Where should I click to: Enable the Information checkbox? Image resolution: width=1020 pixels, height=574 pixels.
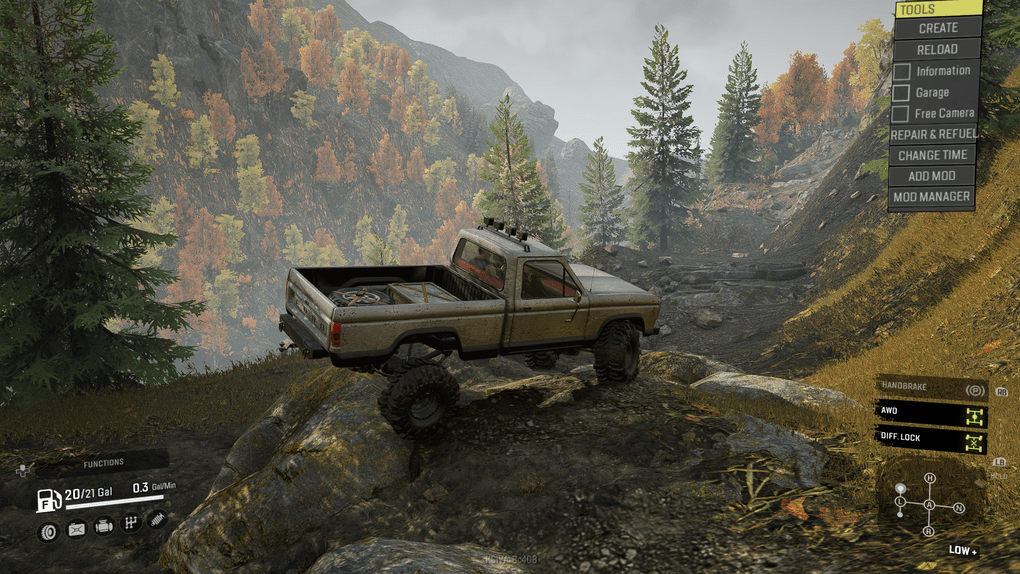902,71
